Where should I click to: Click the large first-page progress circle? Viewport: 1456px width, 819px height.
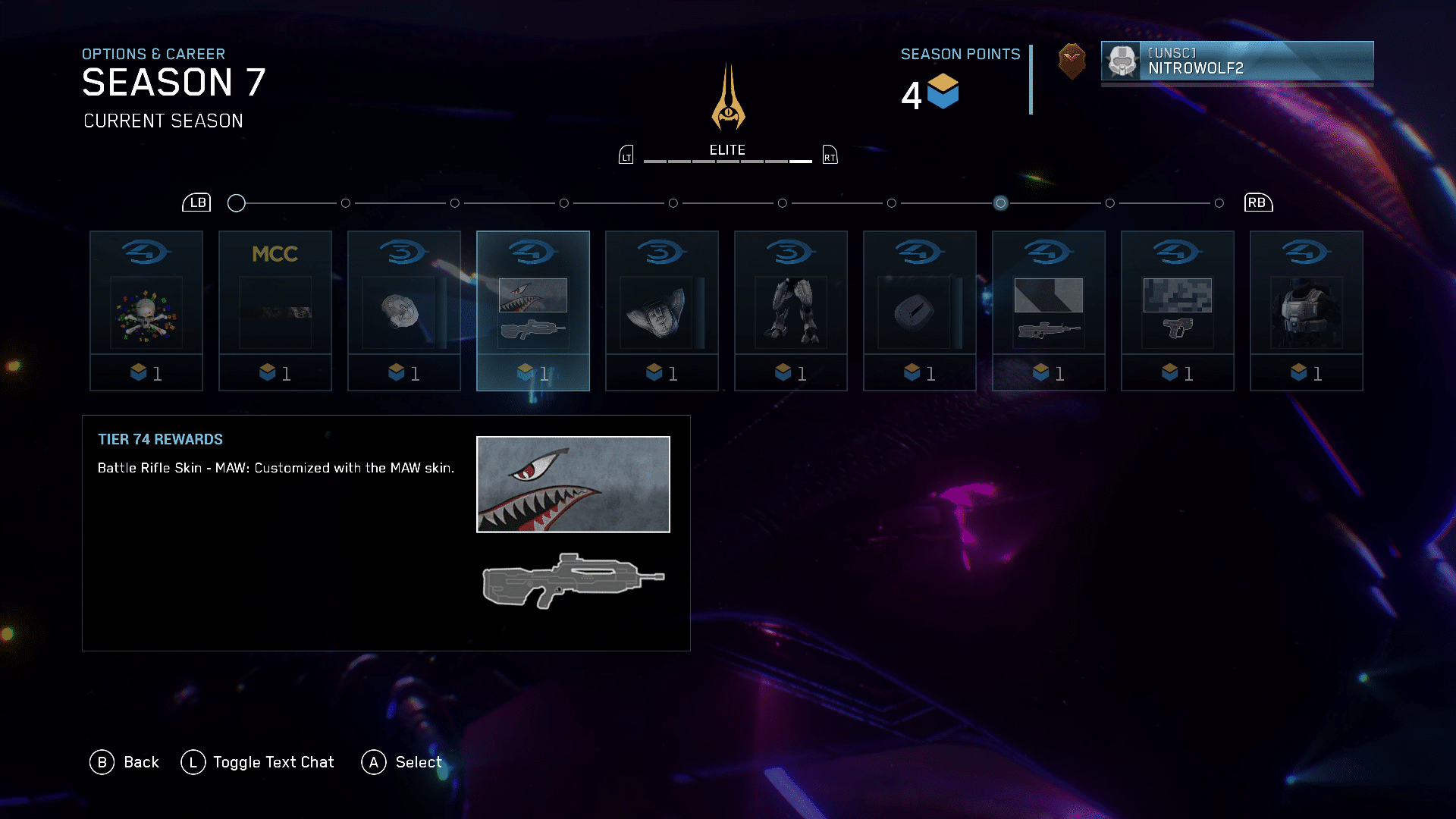tap(237, 203)
